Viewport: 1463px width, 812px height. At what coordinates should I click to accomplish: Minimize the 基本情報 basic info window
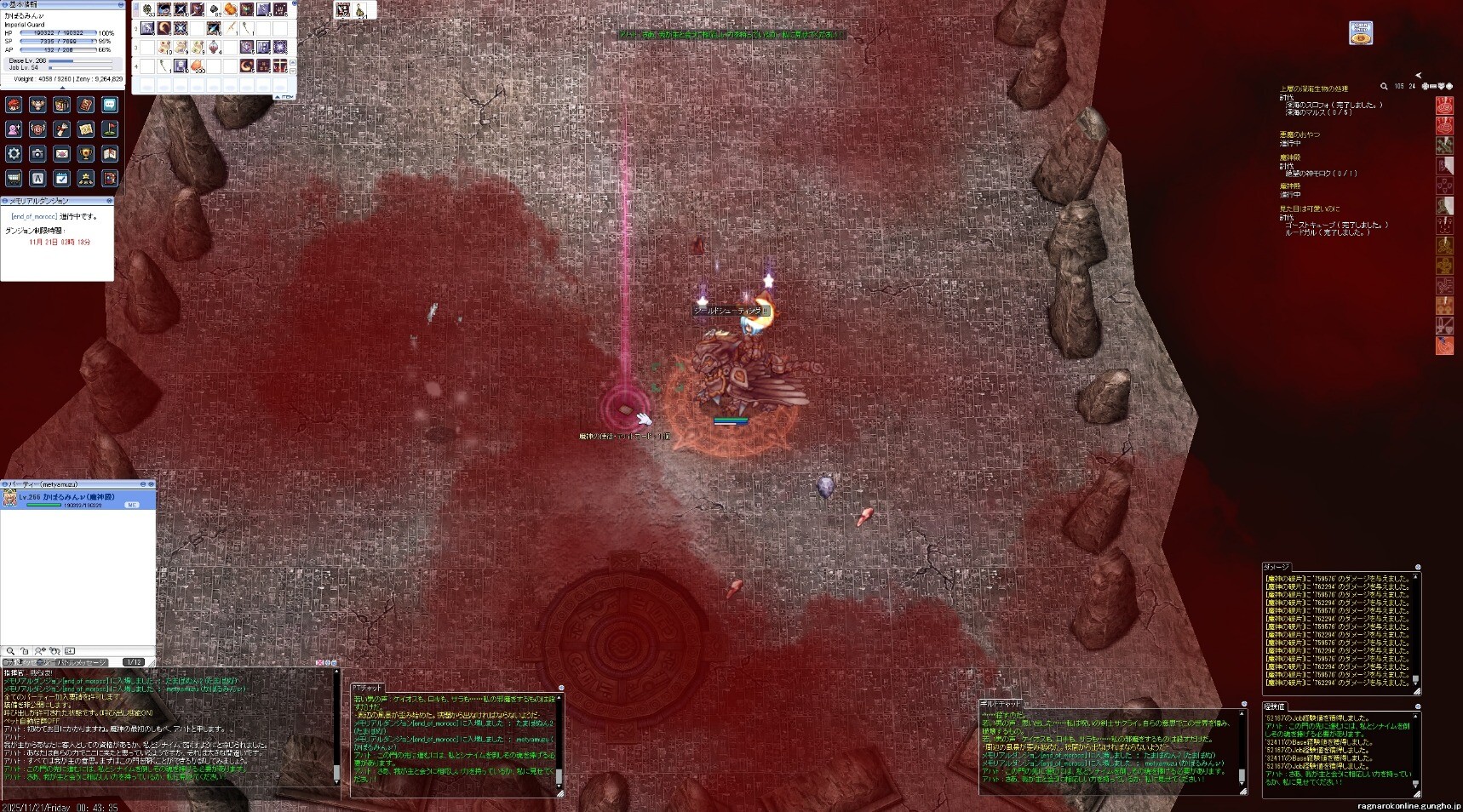click(120, 5)
